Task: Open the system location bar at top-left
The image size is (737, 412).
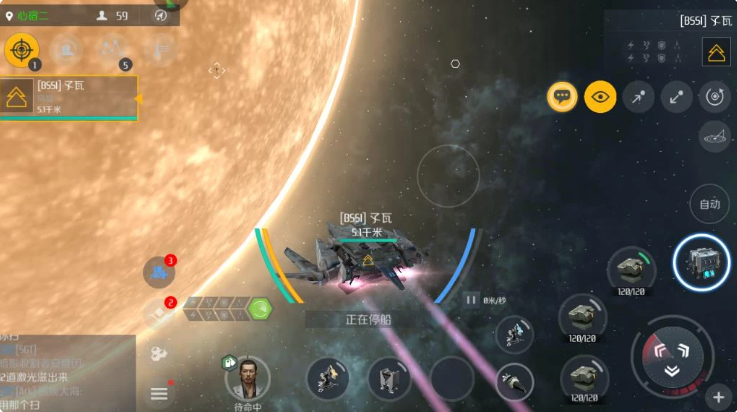Action: click(x=88, y=15)
